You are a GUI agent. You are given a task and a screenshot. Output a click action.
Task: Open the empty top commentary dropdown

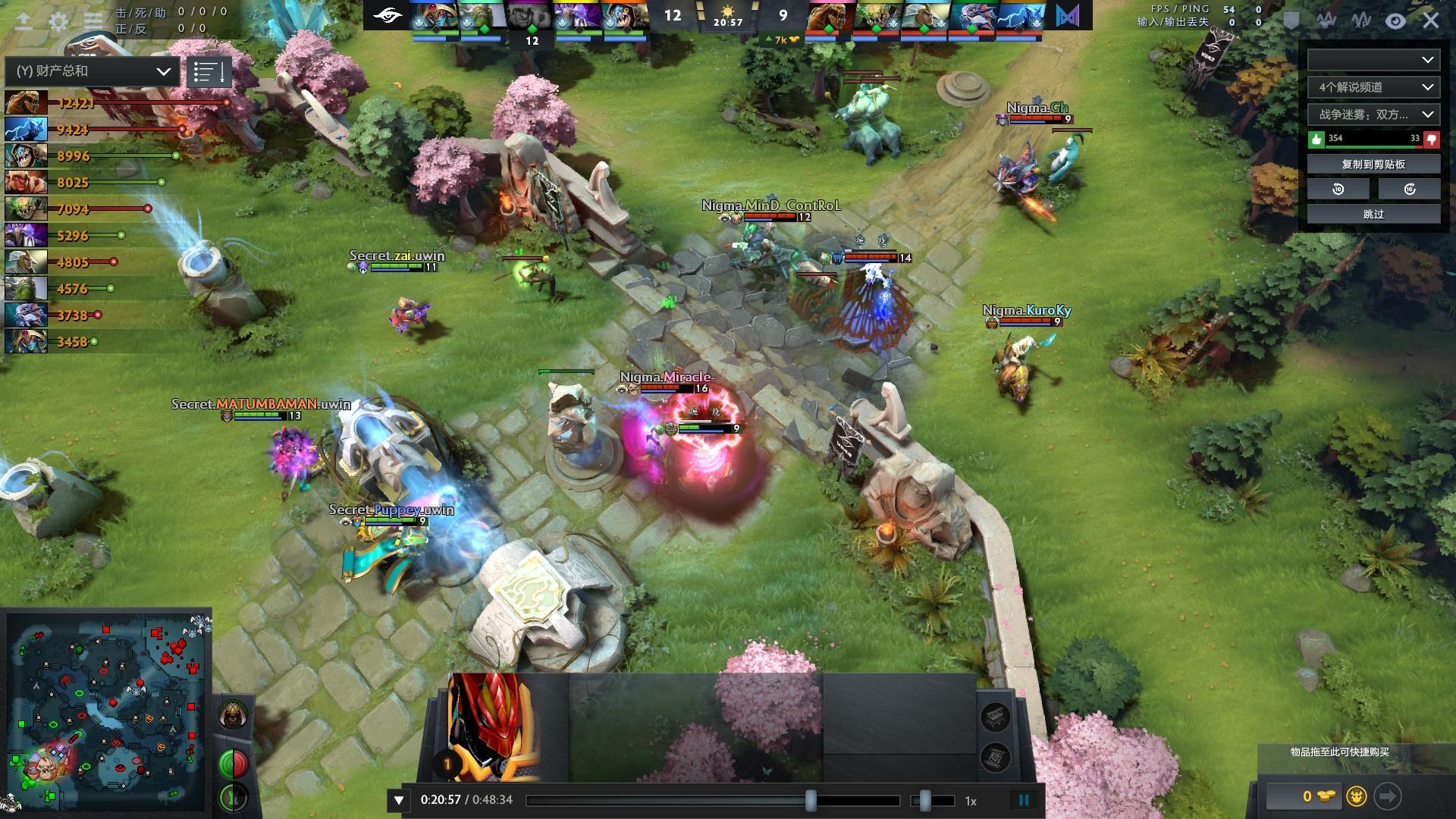pyautogui.click(x=1373, y=60)
